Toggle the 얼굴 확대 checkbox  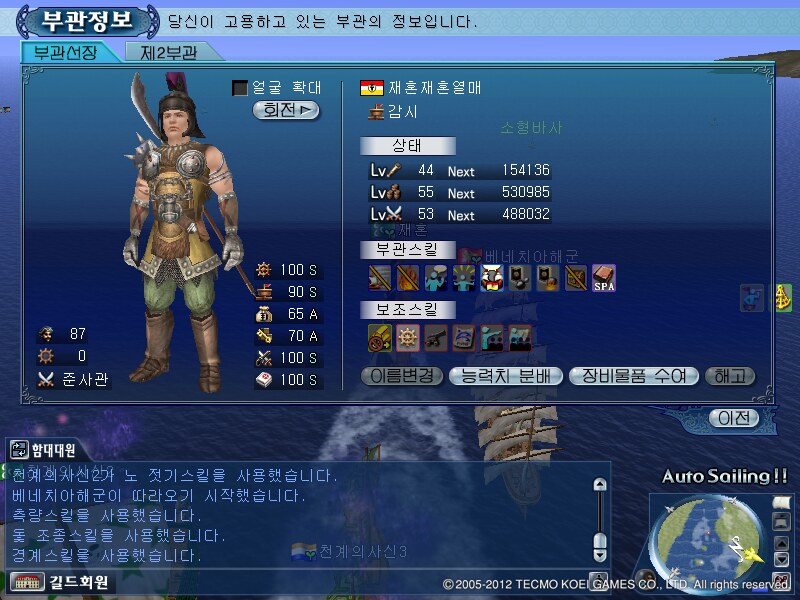point(240,89)
